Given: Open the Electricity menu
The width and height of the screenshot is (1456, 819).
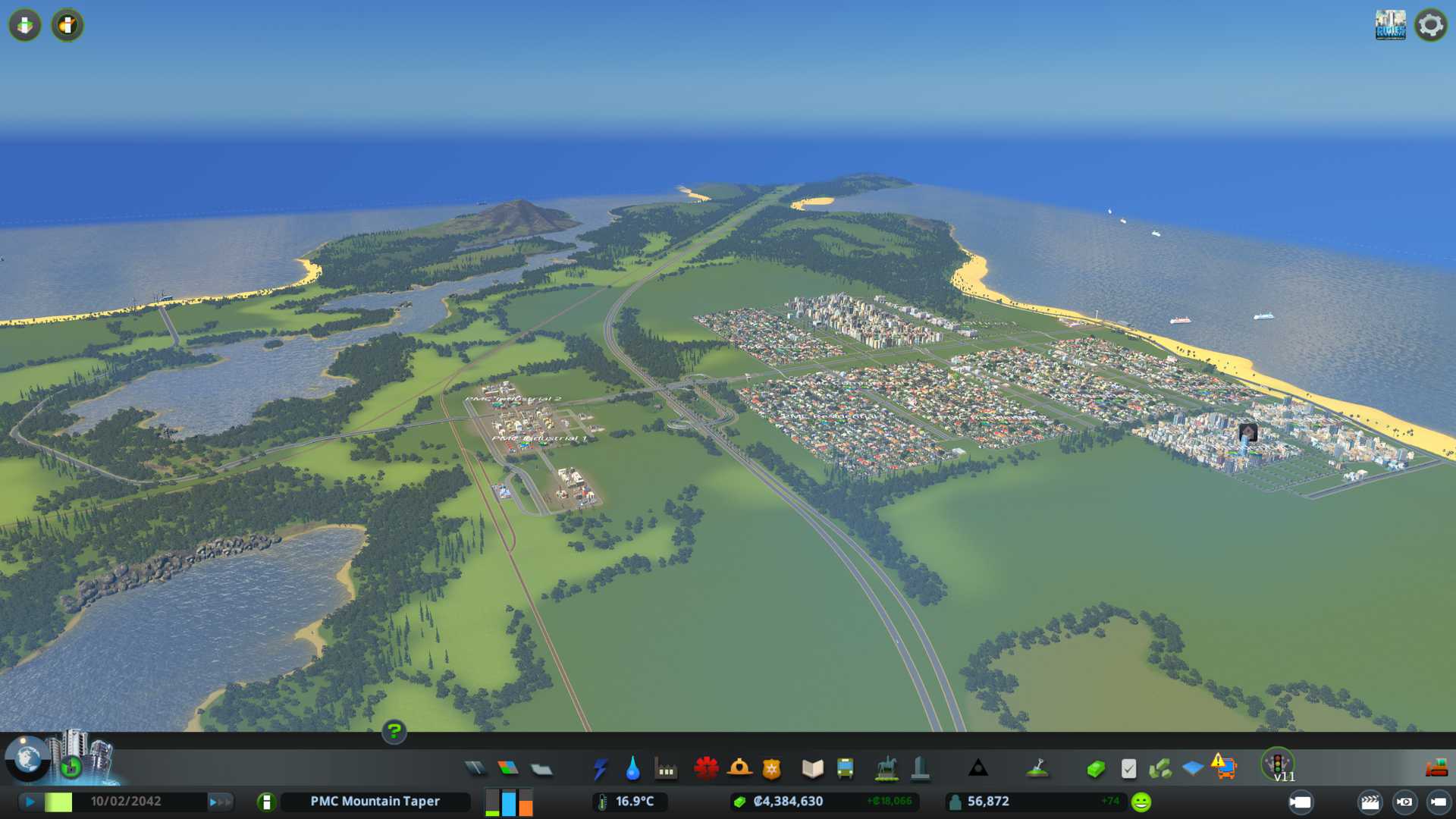Looking at the screenshot, I should pyautogui.click(x=600, y=769).
